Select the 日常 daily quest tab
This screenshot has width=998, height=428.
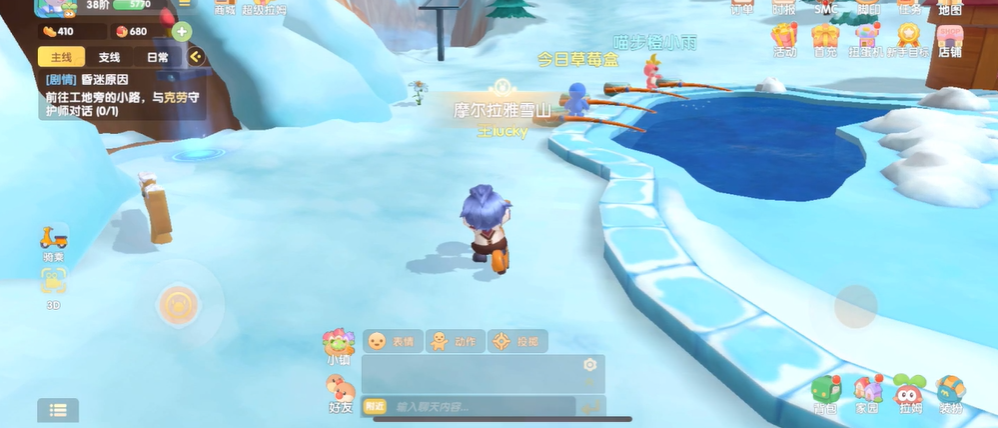(x=158, y=57)
